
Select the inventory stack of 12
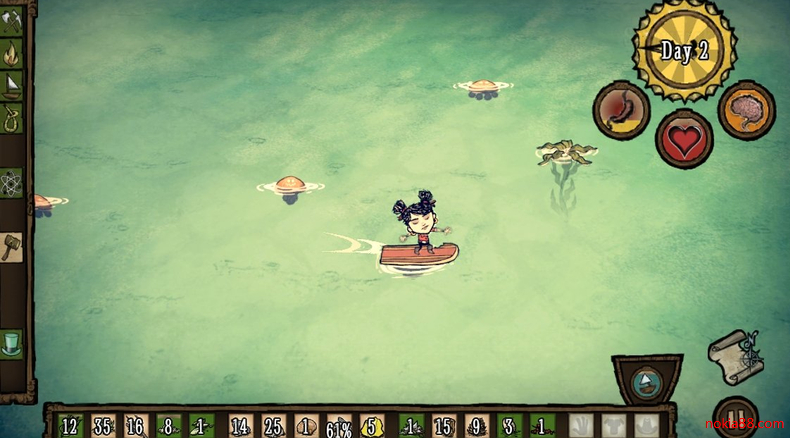[x=70, y=425]
